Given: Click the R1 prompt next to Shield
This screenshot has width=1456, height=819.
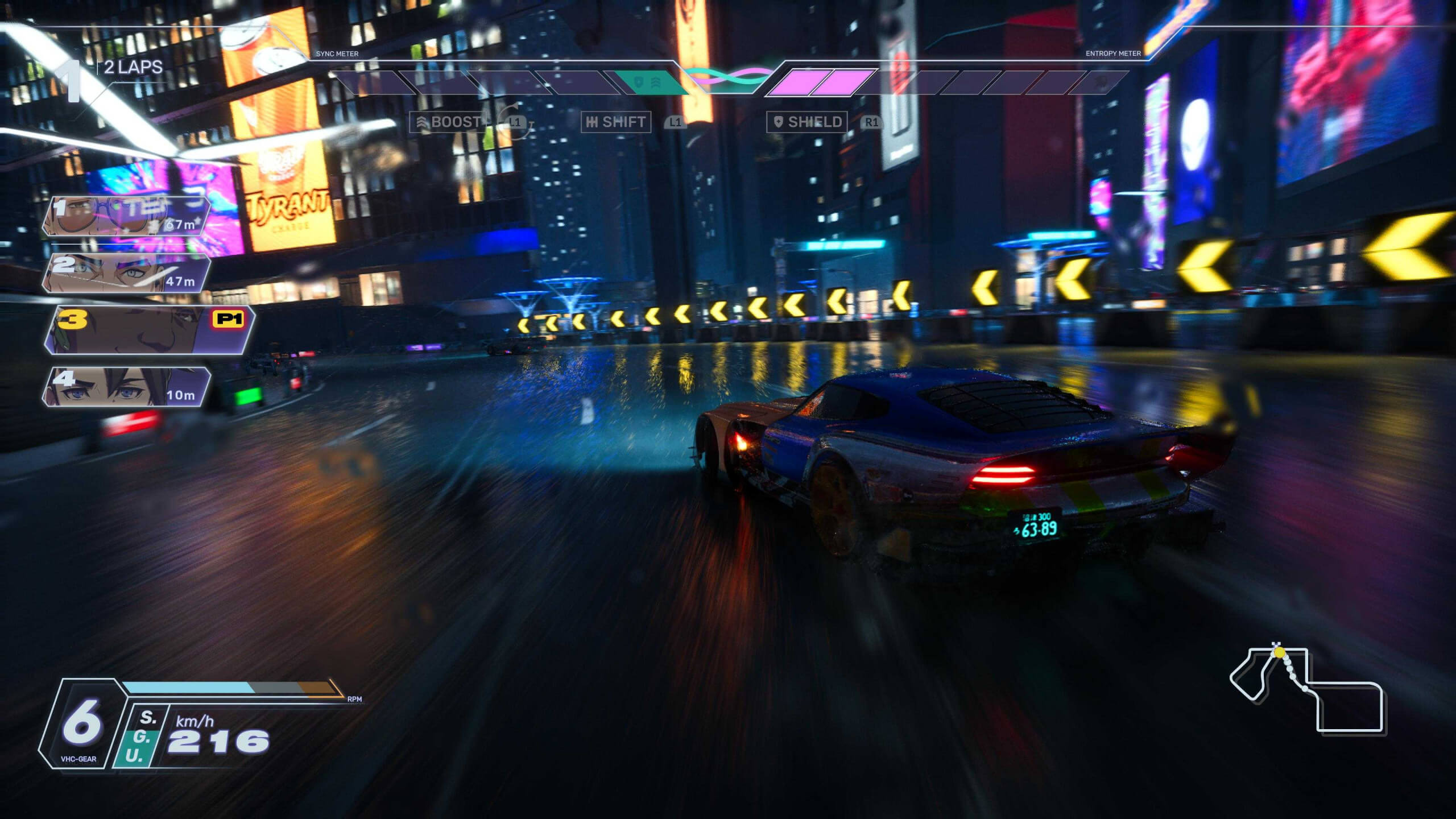Looking at the screenshot, I should pyautogui.click(x=871, y=122).
